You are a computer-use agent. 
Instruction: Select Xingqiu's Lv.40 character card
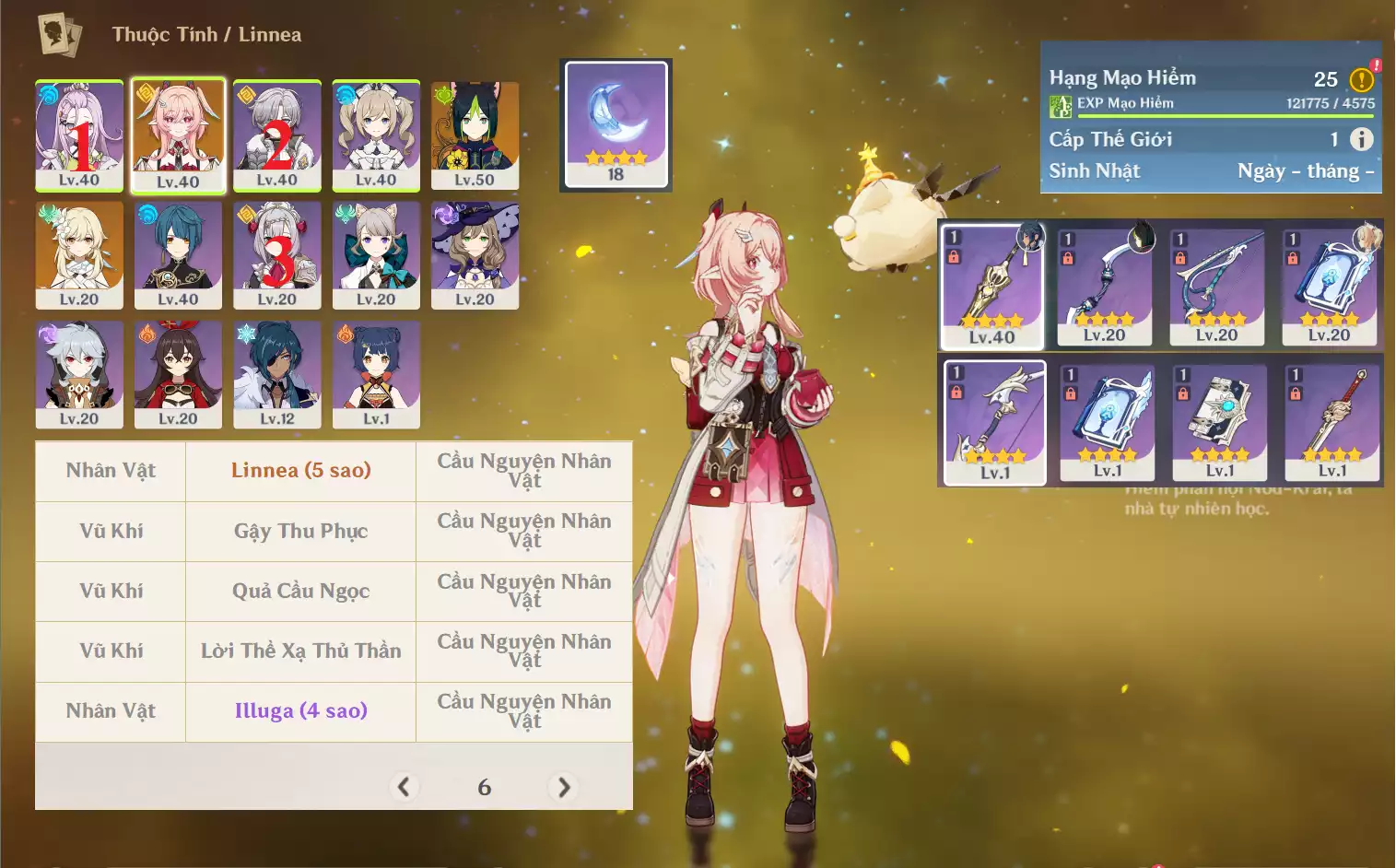point(178,254)
